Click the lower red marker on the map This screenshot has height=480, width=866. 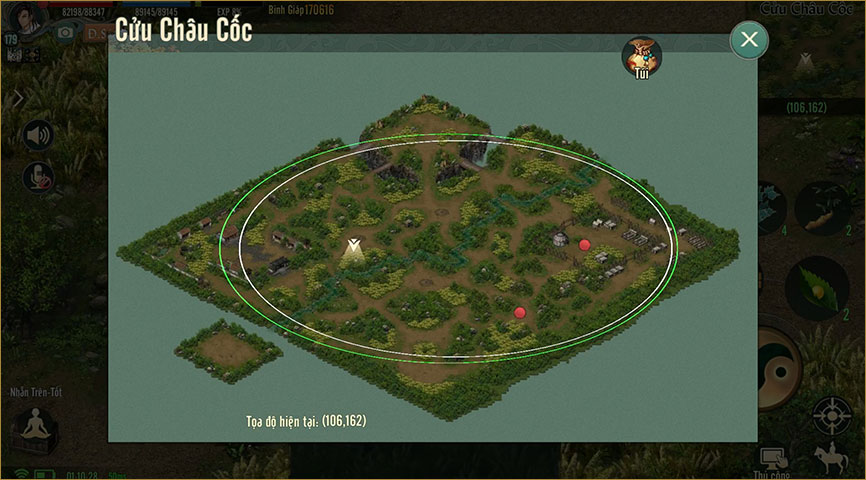click(520, 312)
